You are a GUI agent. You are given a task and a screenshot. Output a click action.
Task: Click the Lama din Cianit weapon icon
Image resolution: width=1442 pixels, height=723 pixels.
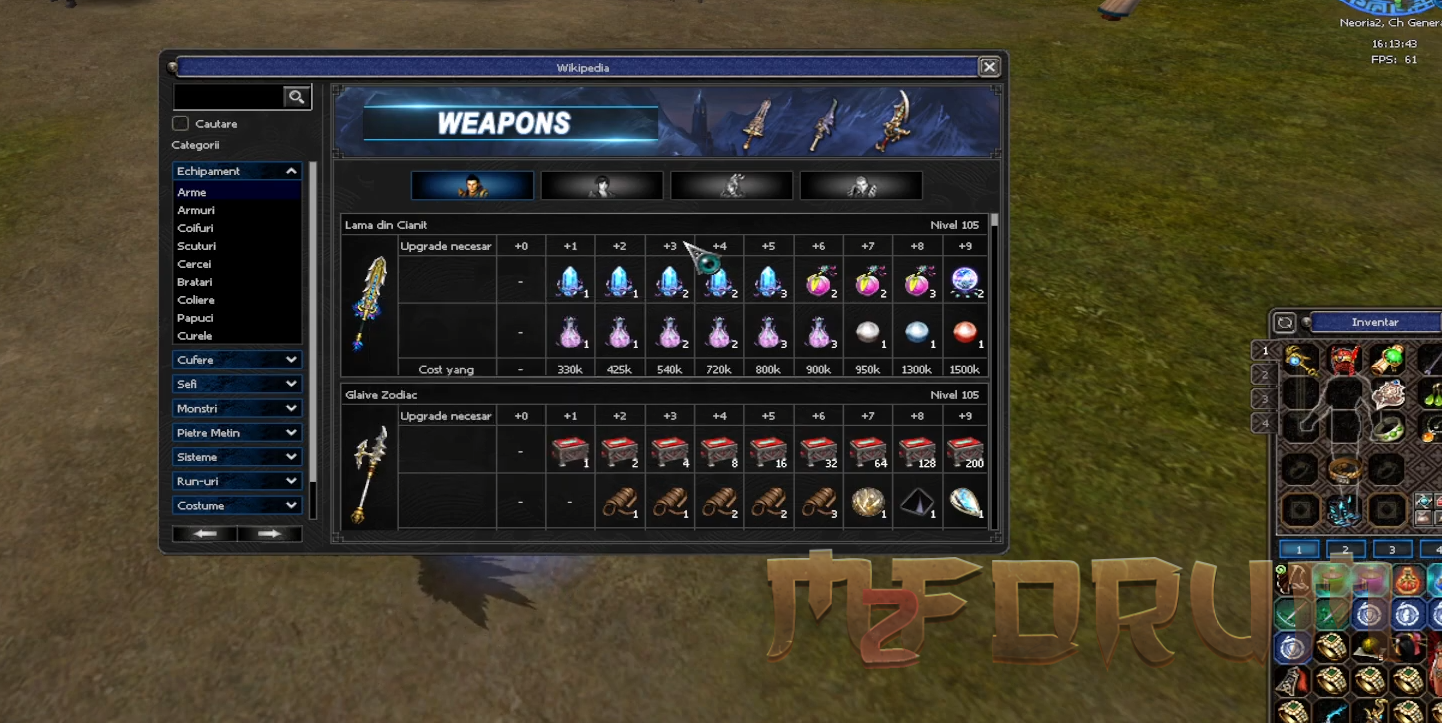369,302
